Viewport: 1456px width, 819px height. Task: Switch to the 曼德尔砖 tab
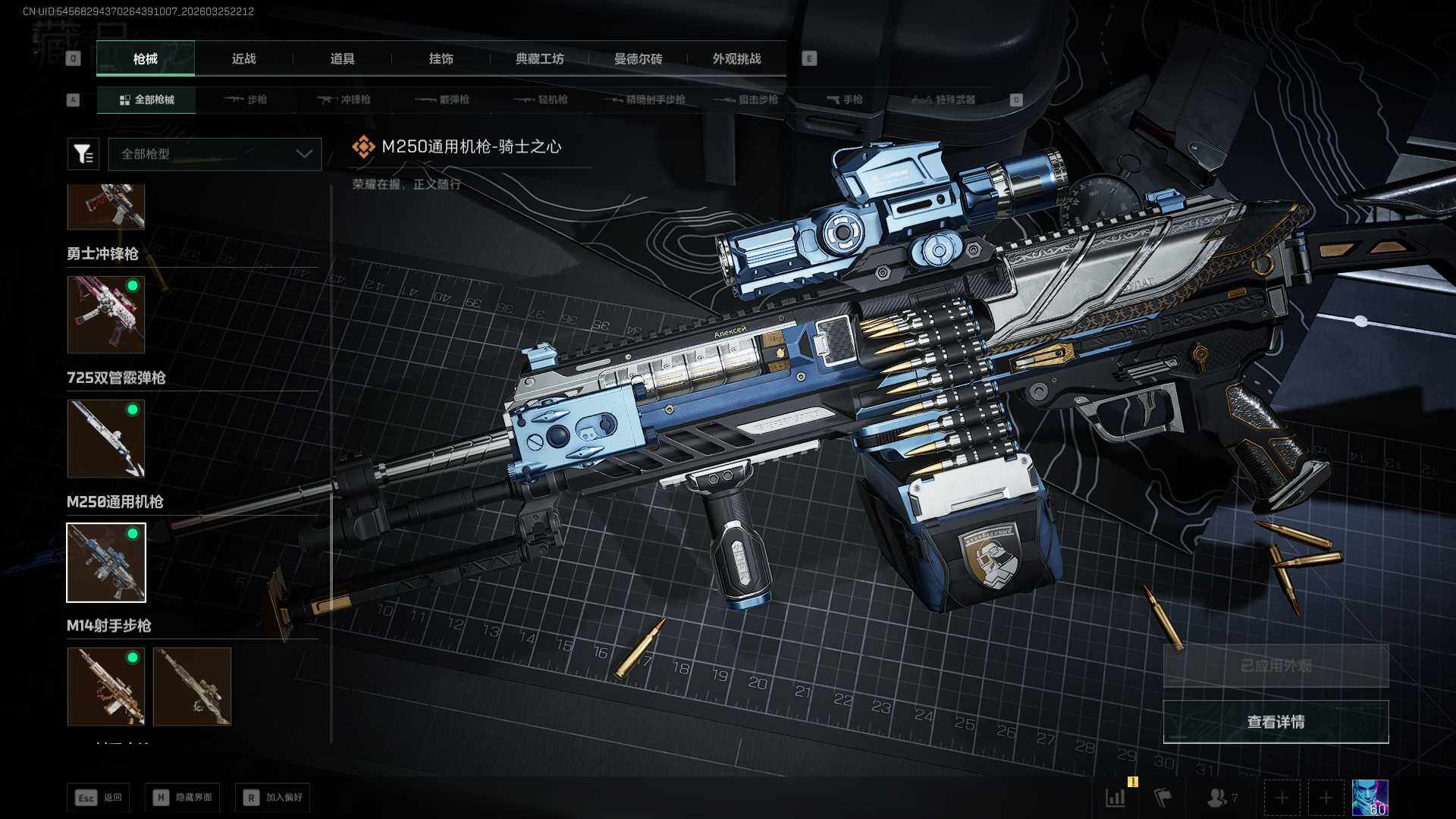coord(638,58)
